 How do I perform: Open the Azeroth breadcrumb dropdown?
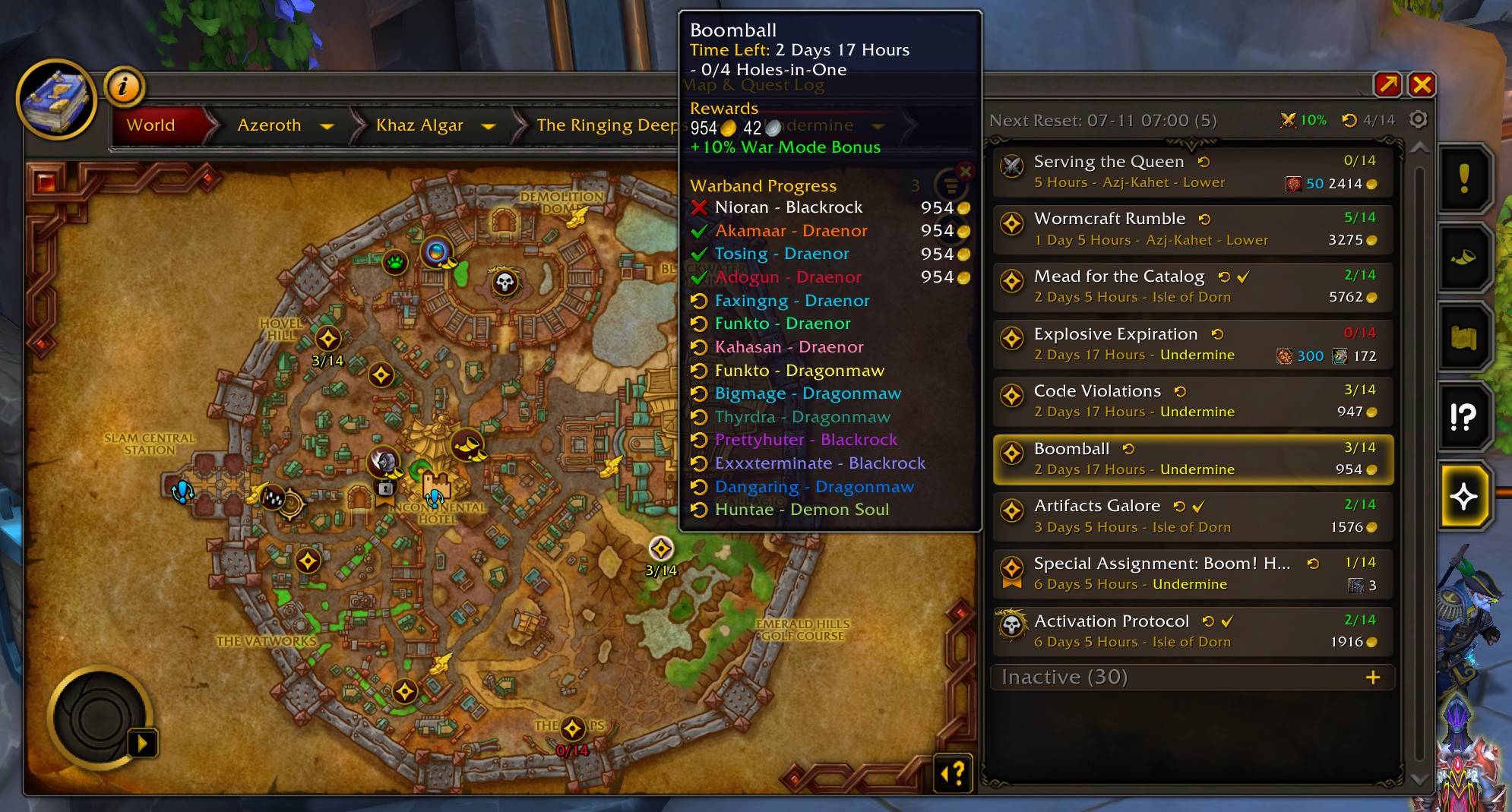coord(326,125)
